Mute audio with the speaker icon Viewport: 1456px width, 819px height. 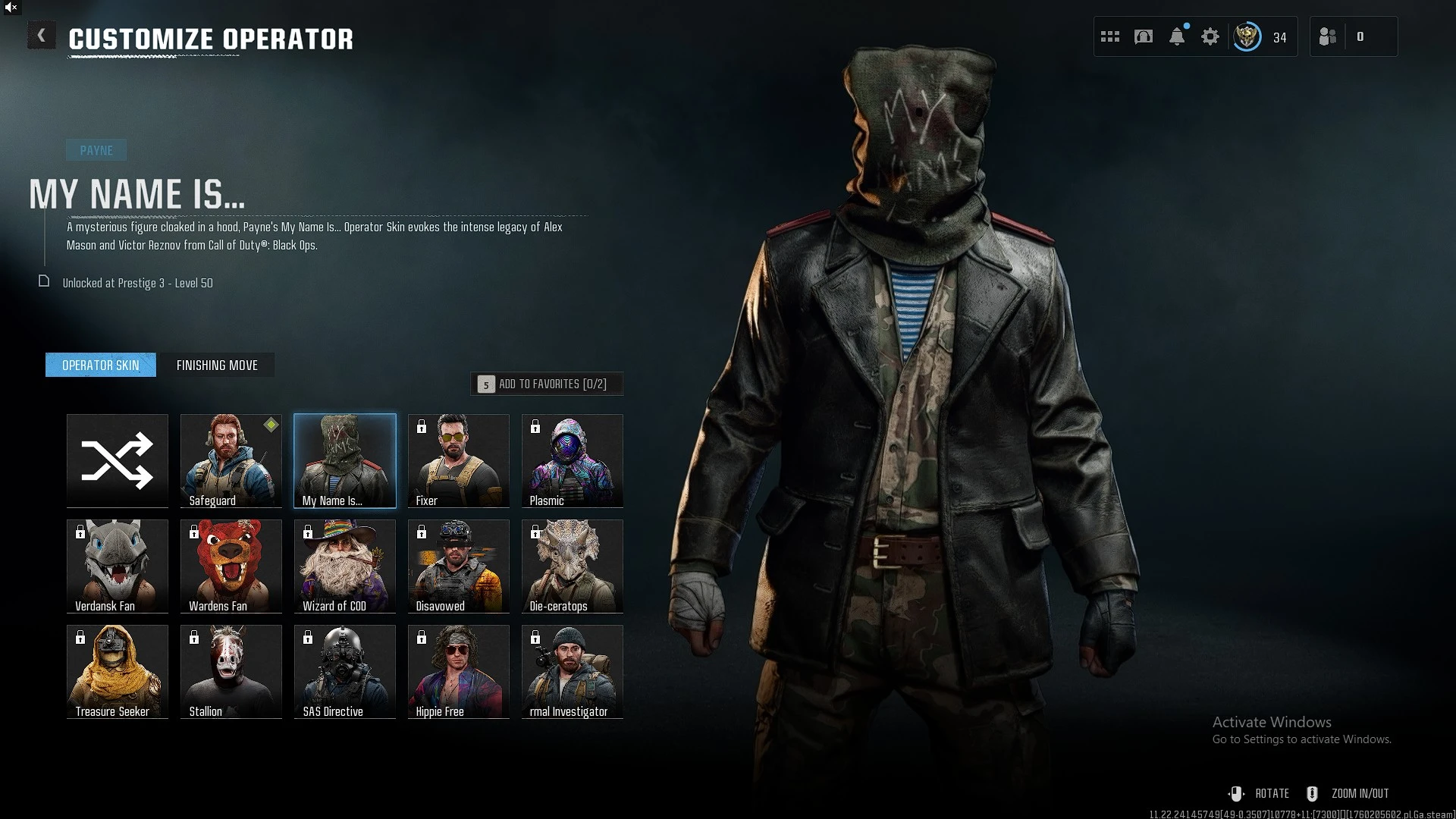11,8
